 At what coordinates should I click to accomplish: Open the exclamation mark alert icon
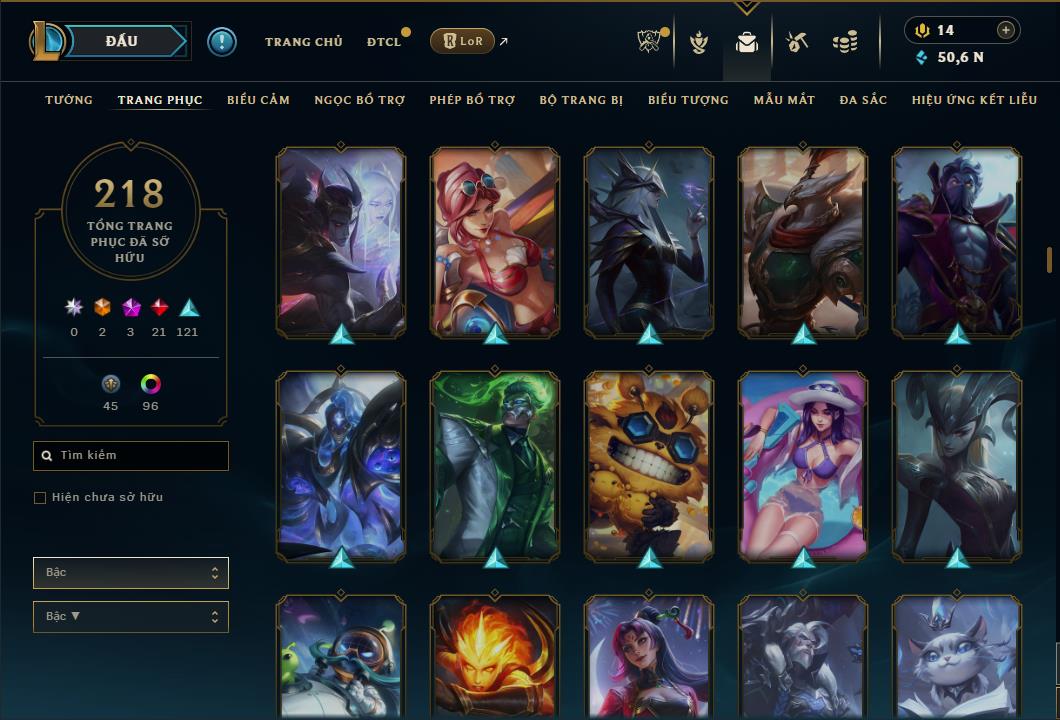tap(222, 42)
